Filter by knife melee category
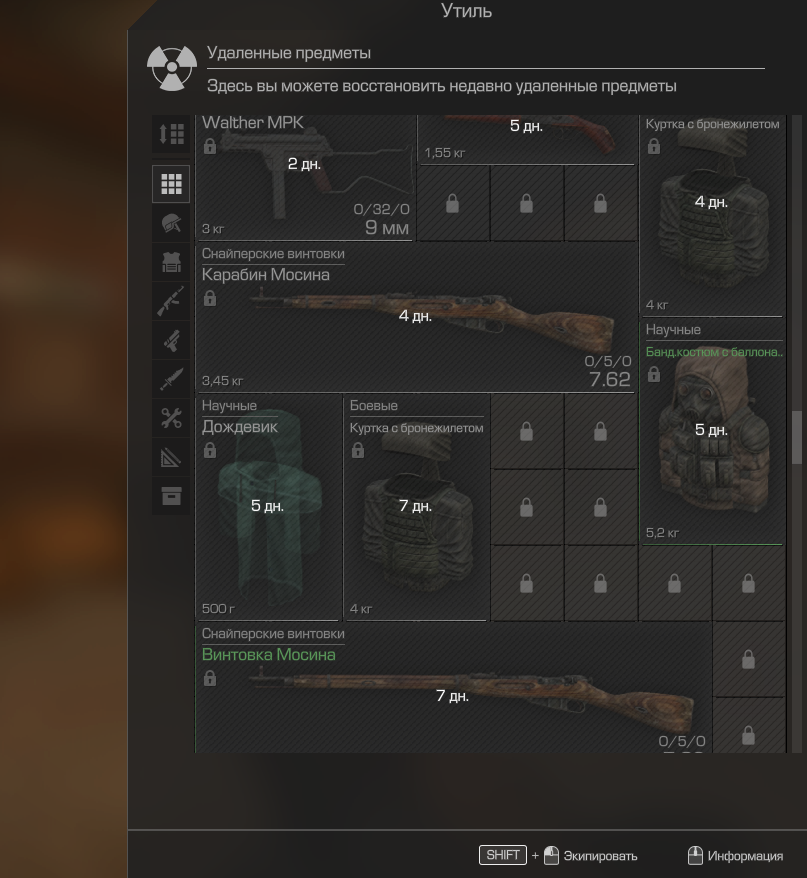The image size is (807, 878). [171, 379]
